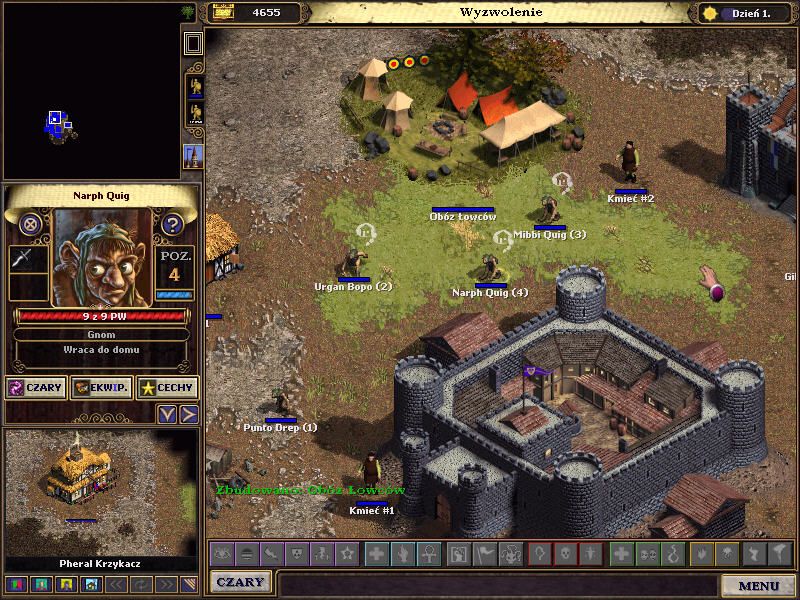The image size is (800, 600).
Task: Toggle the square frame button beside minimap
Action: (193, 42)
